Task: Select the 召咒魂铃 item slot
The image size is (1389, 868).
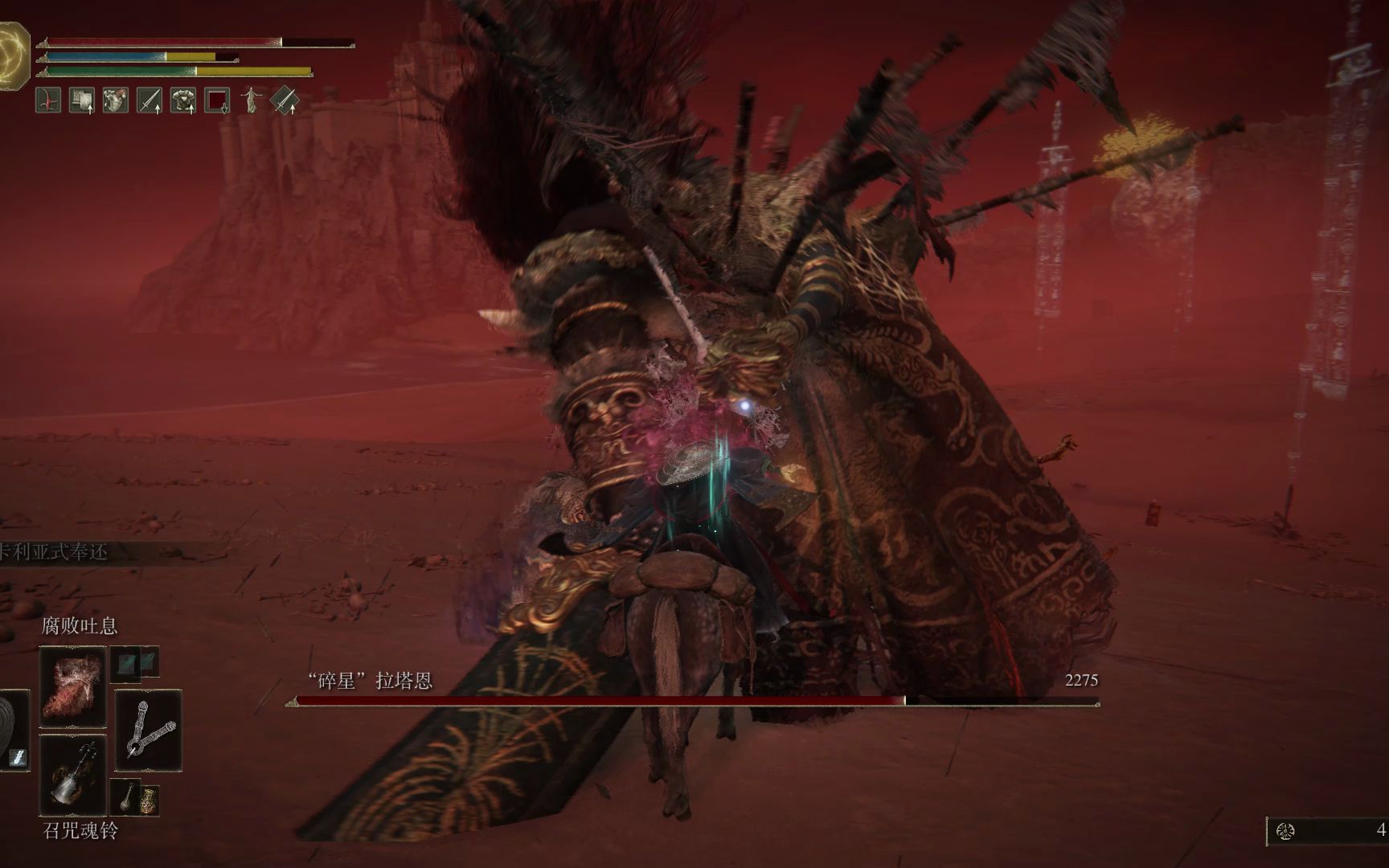Action: (x=72, y=775)
